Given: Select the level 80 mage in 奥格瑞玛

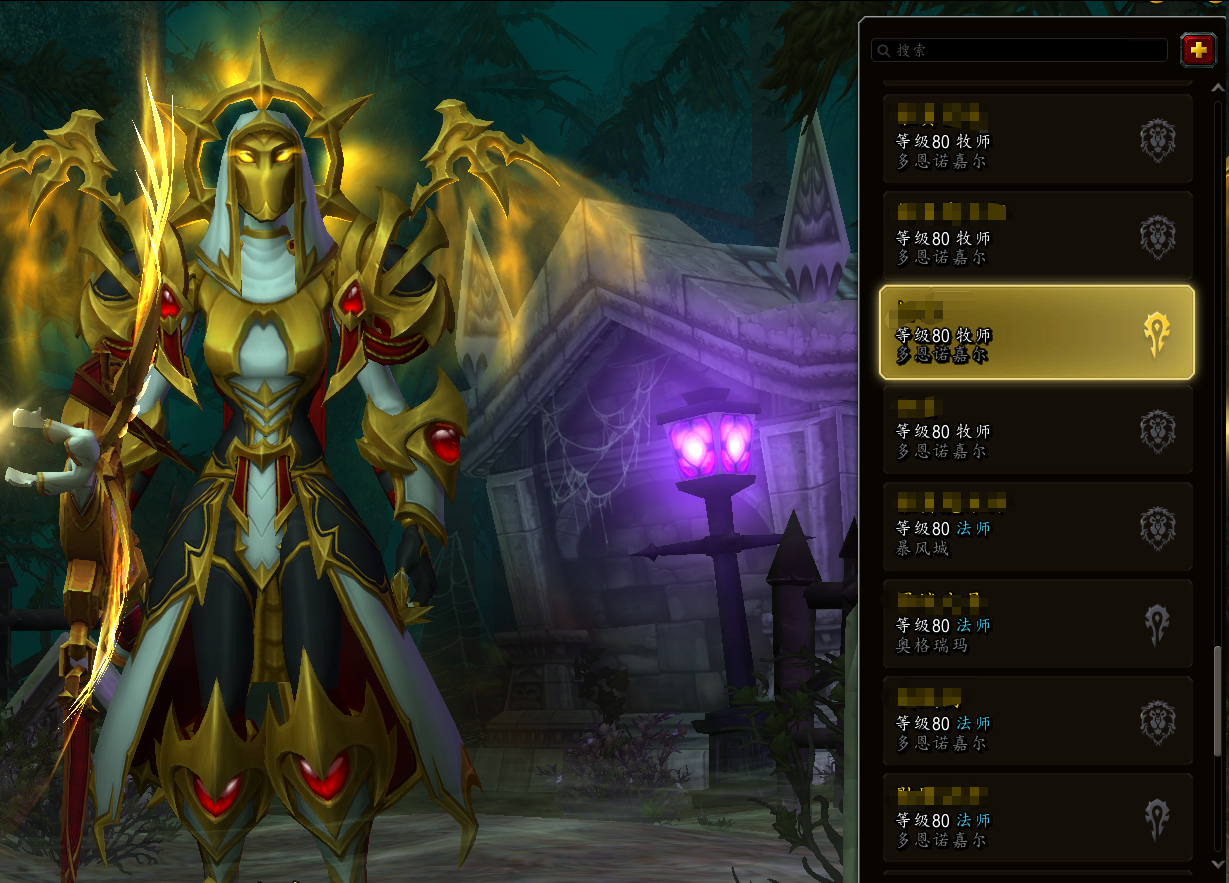Looking at the screenshot, I should pyautogui.click(x=1036, y=624).
